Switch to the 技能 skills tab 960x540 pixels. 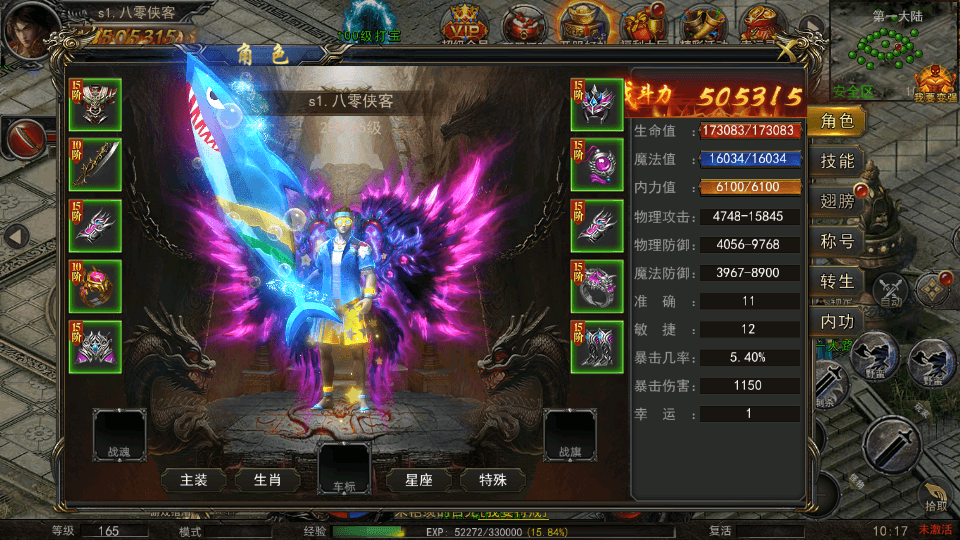tap(836, 161)
